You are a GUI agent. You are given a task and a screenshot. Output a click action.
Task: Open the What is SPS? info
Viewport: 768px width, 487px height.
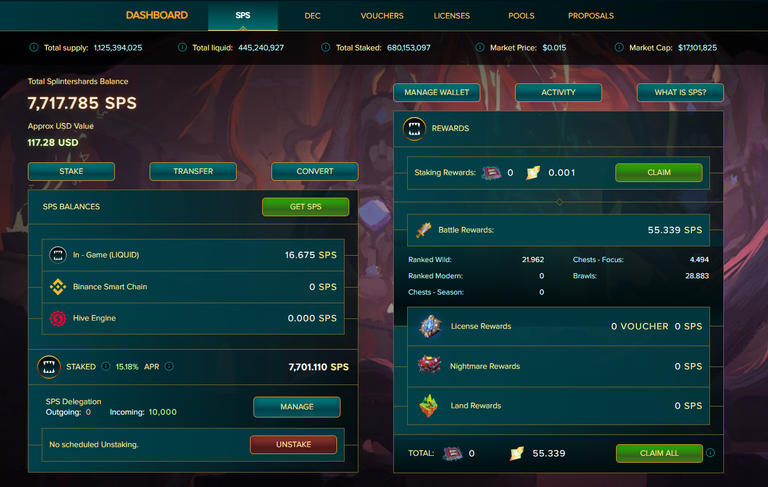tap(680, 92)
